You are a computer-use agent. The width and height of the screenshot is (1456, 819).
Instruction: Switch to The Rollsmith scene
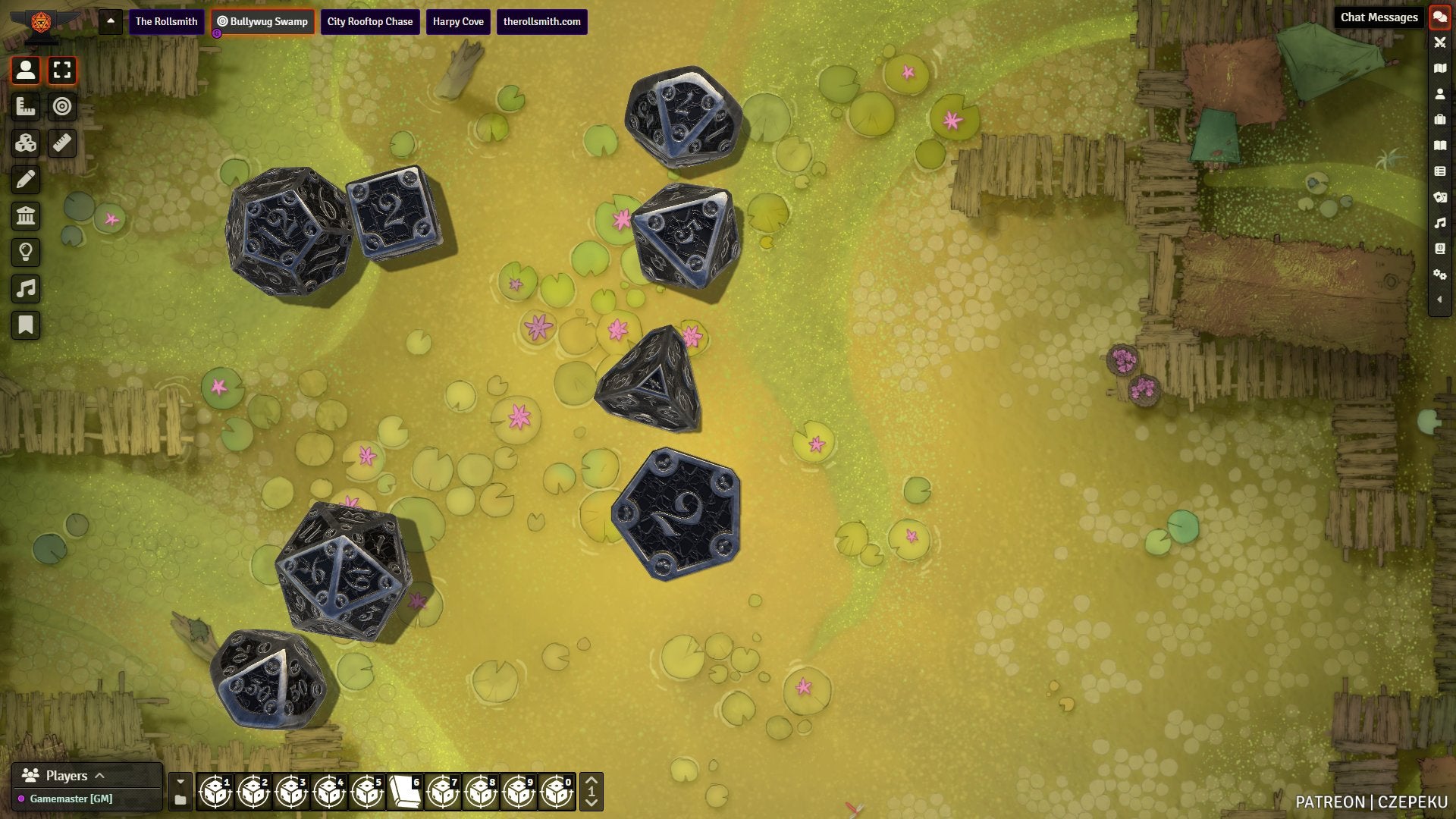[x=166, y=21]
